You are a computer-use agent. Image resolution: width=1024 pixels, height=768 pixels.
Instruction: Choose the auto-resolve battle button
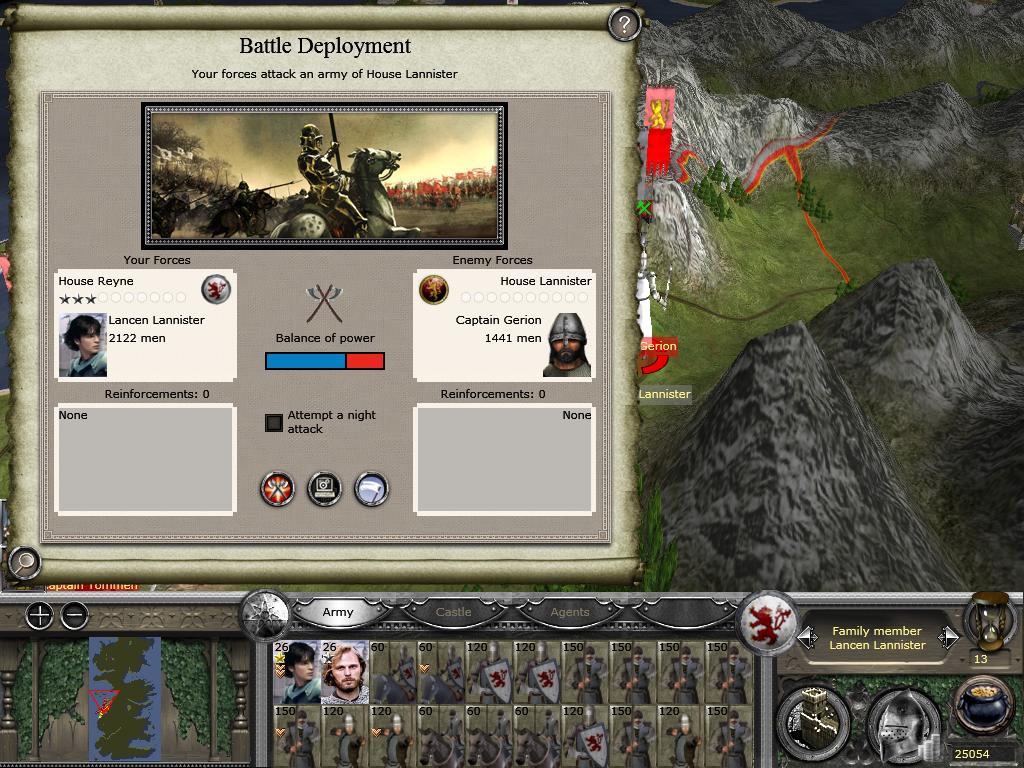point(325,489)
